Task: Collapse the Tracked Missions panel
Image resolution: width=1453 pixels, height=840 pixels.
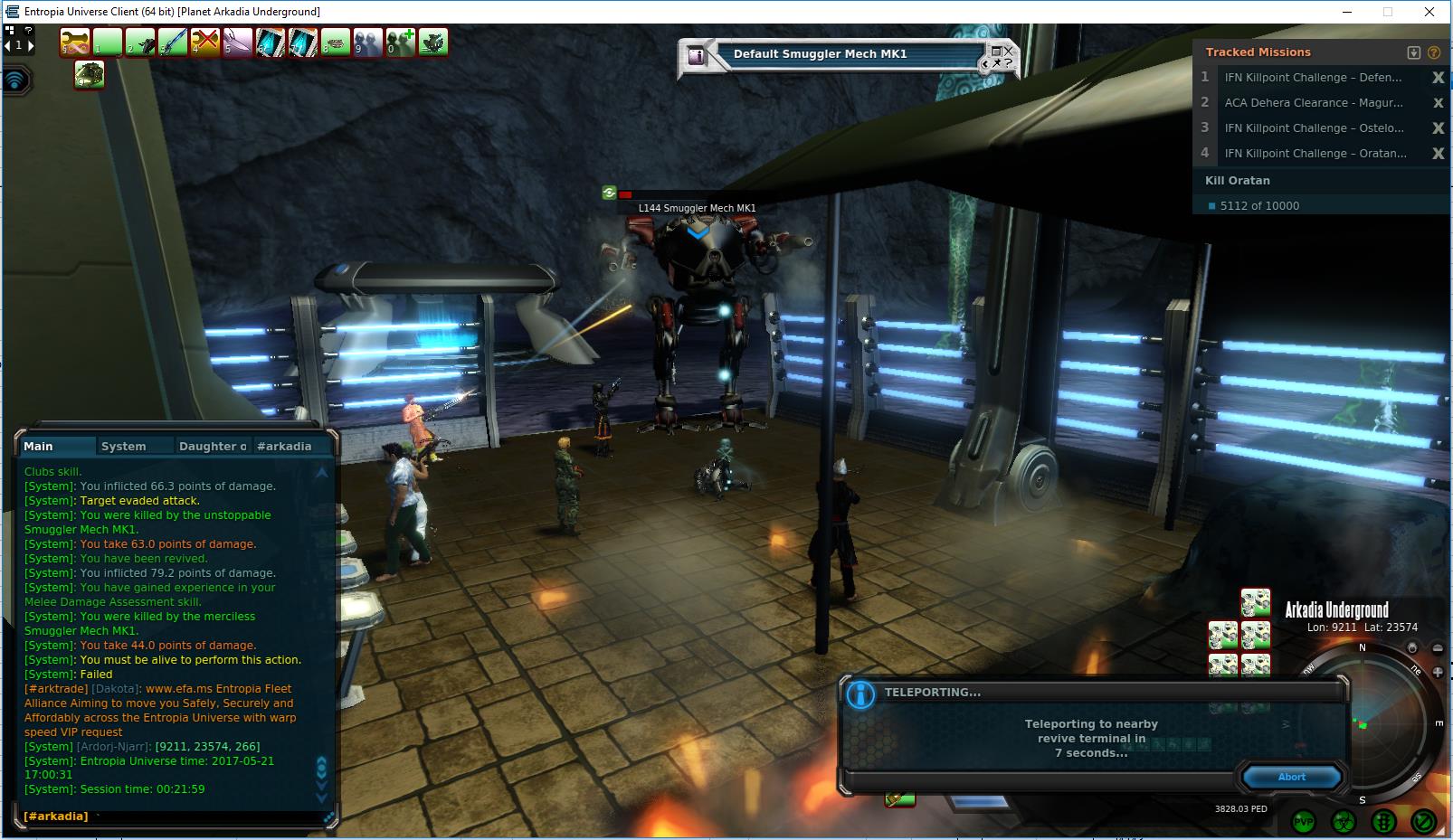Action: (1414, 52)
